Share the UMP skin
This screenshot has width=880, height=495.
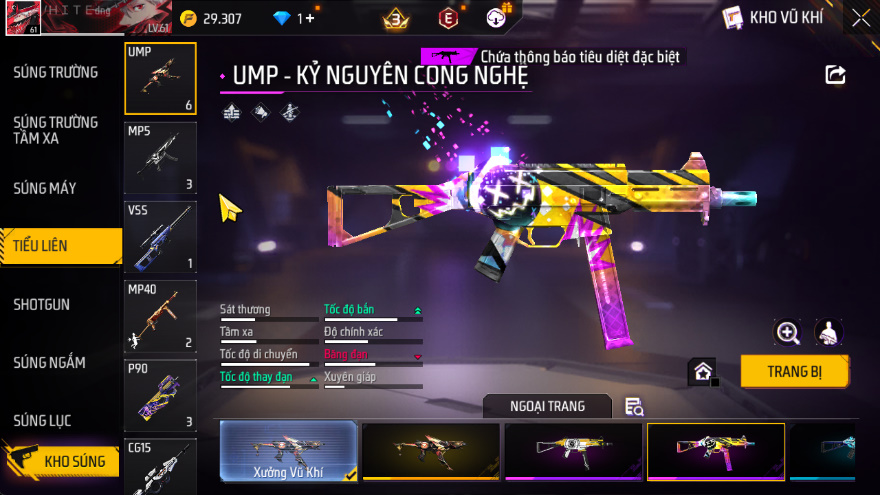[835, 75]
